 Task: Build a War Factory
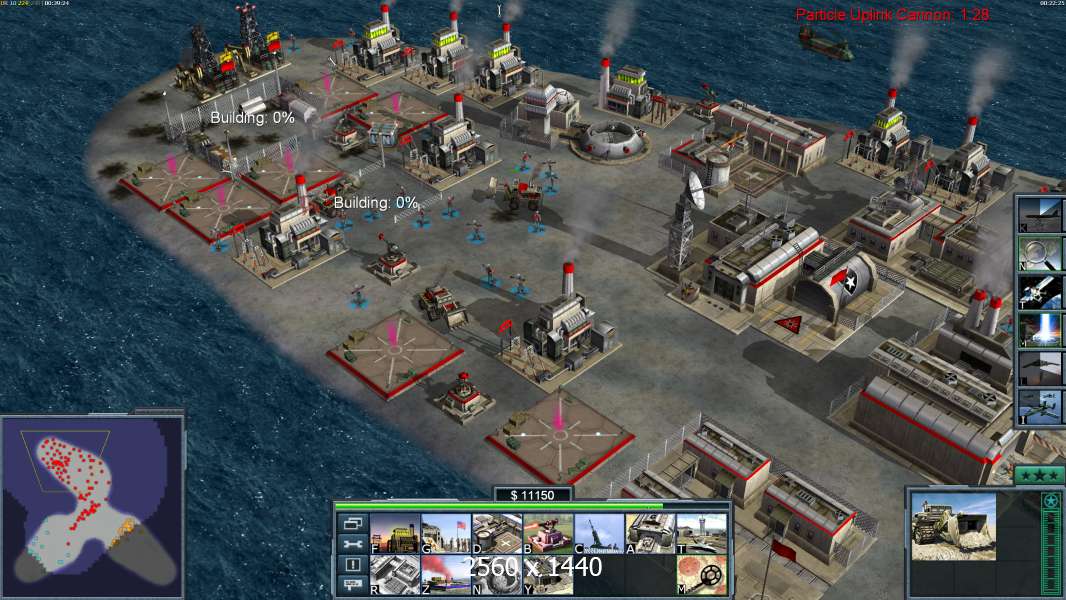click(650, 534)
